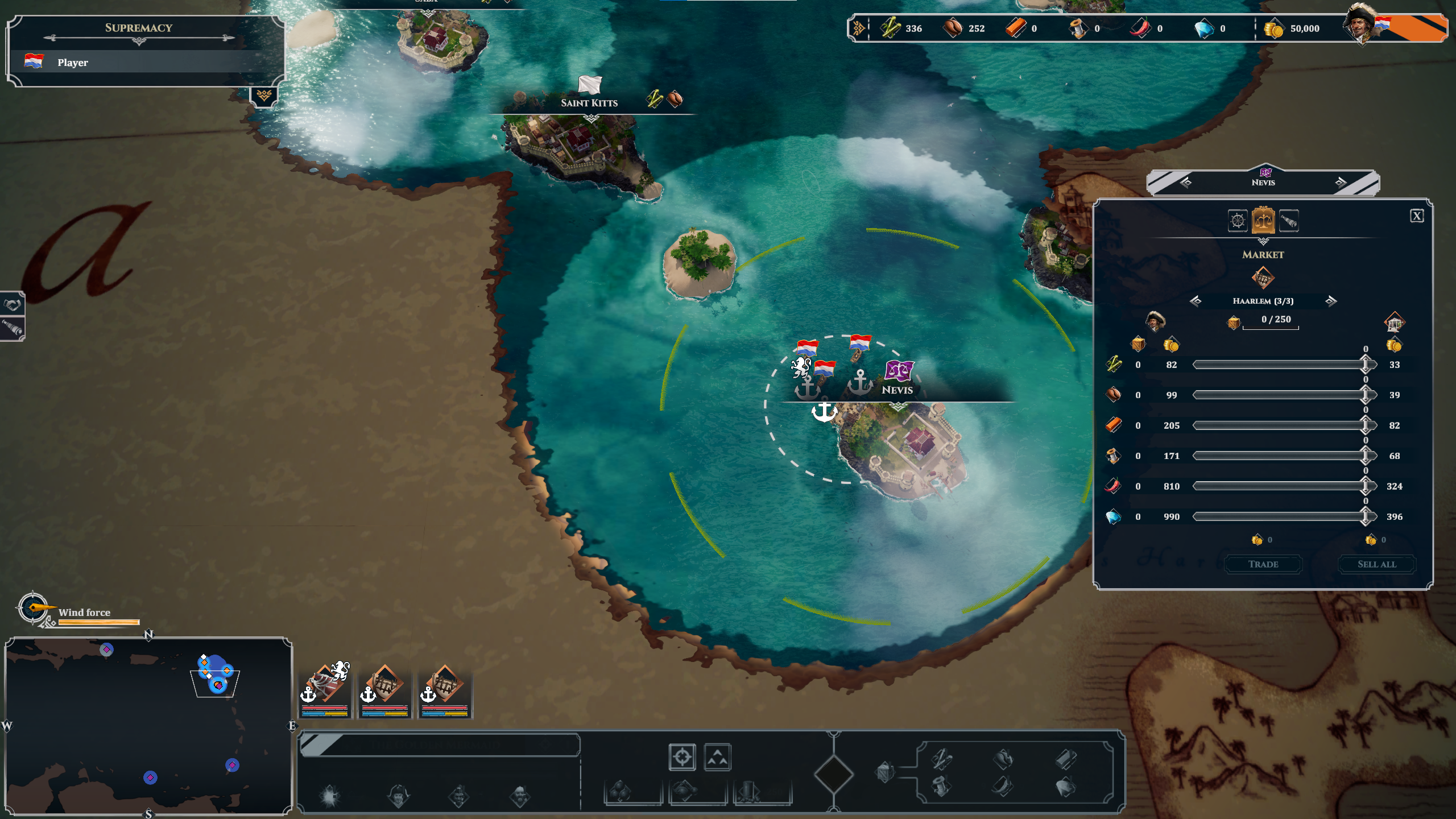Click the Trade button
The width and height of the screenshot is (1456, 819).
[x=1263, y=564]
